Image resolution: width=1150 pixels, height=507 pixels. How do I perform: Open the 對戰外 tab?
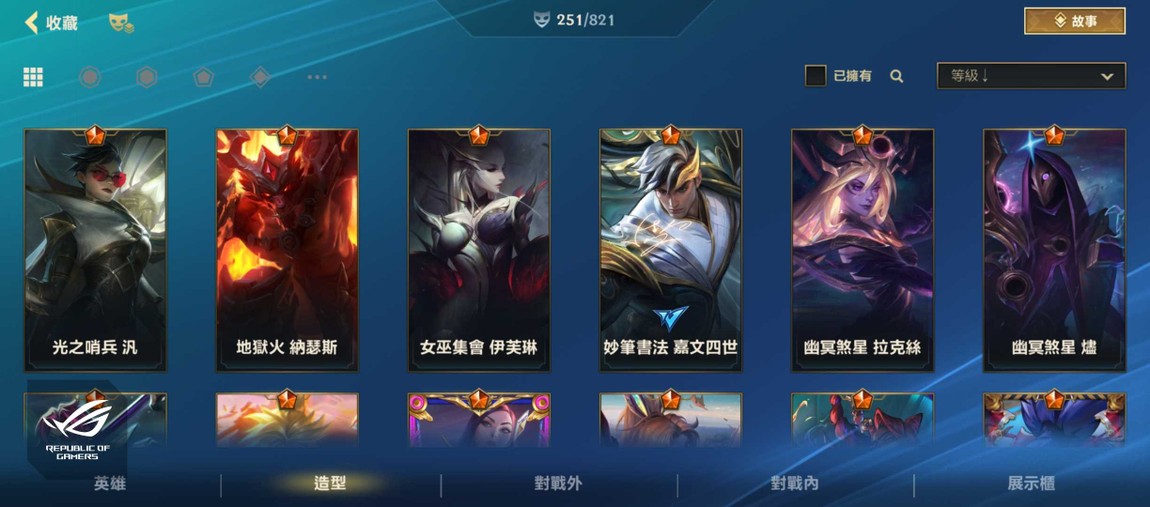click(x=558, y=484)
